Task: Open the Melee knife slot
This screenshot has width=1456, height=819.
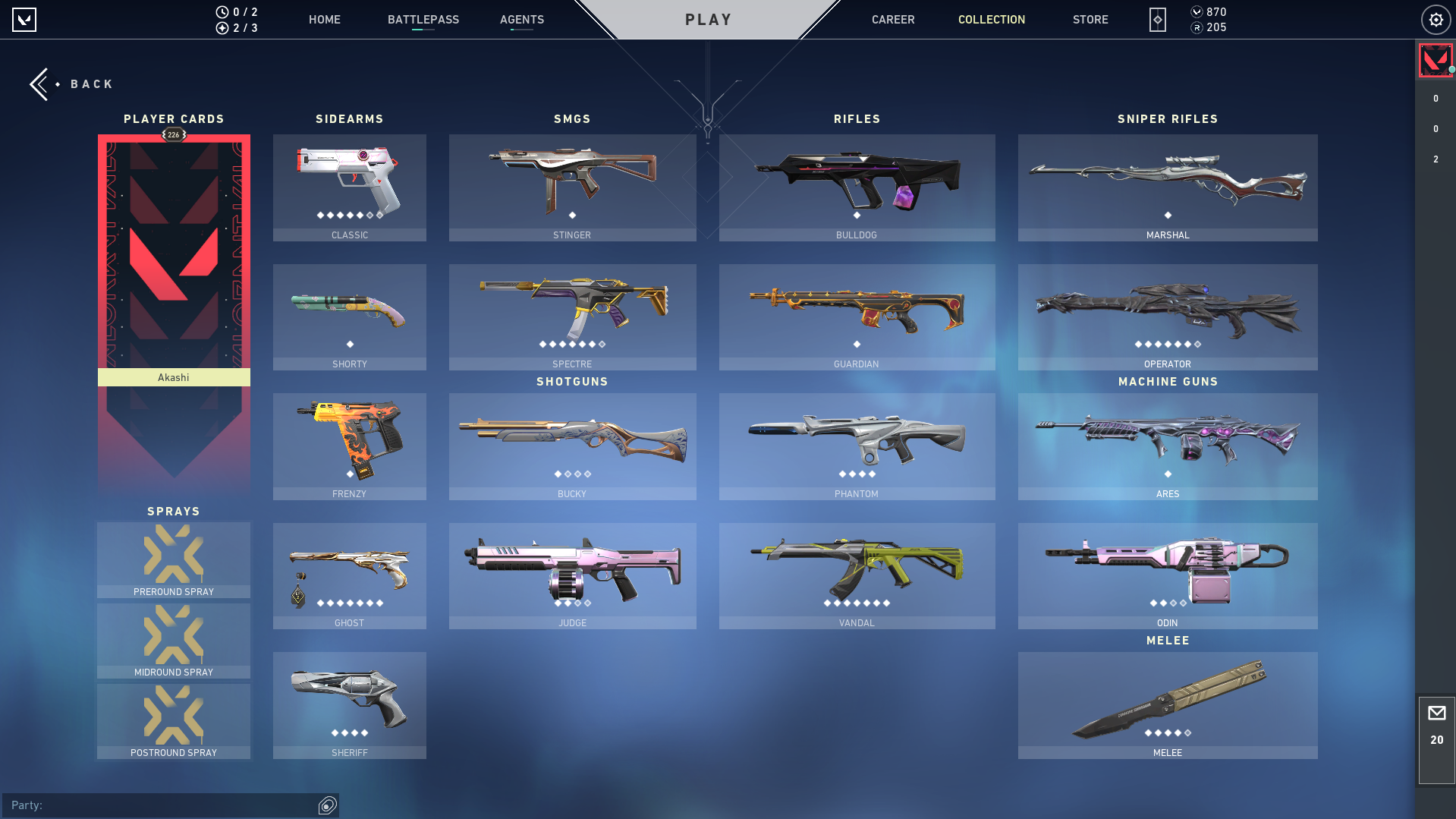Action: [x=1167, y=704]
